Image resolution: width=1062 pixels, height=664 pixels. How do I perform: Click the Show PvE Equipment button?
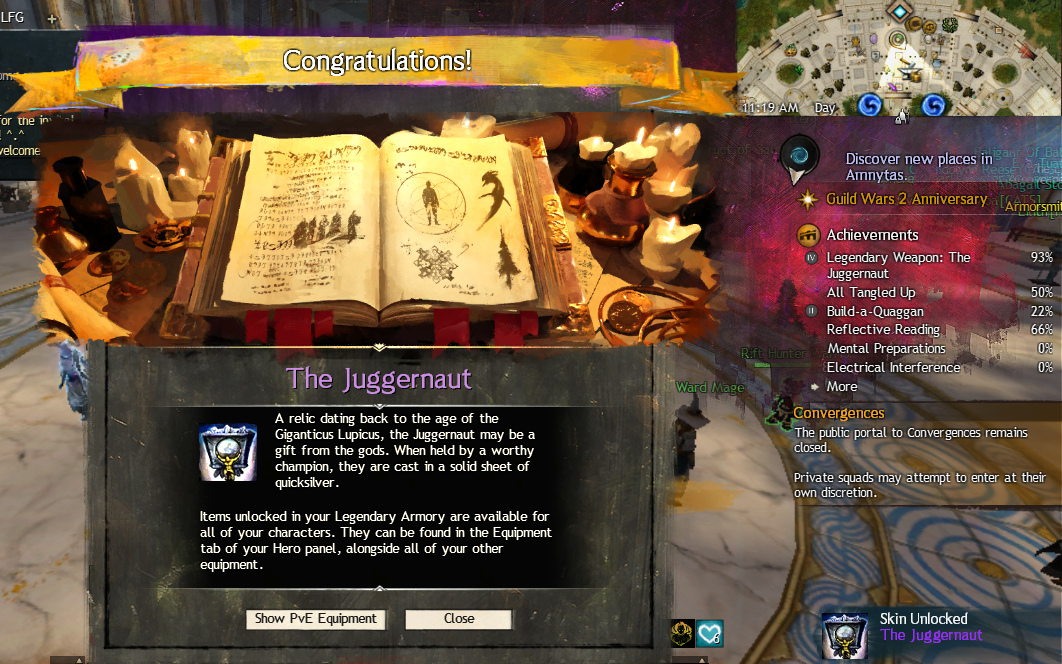point(315,619)
